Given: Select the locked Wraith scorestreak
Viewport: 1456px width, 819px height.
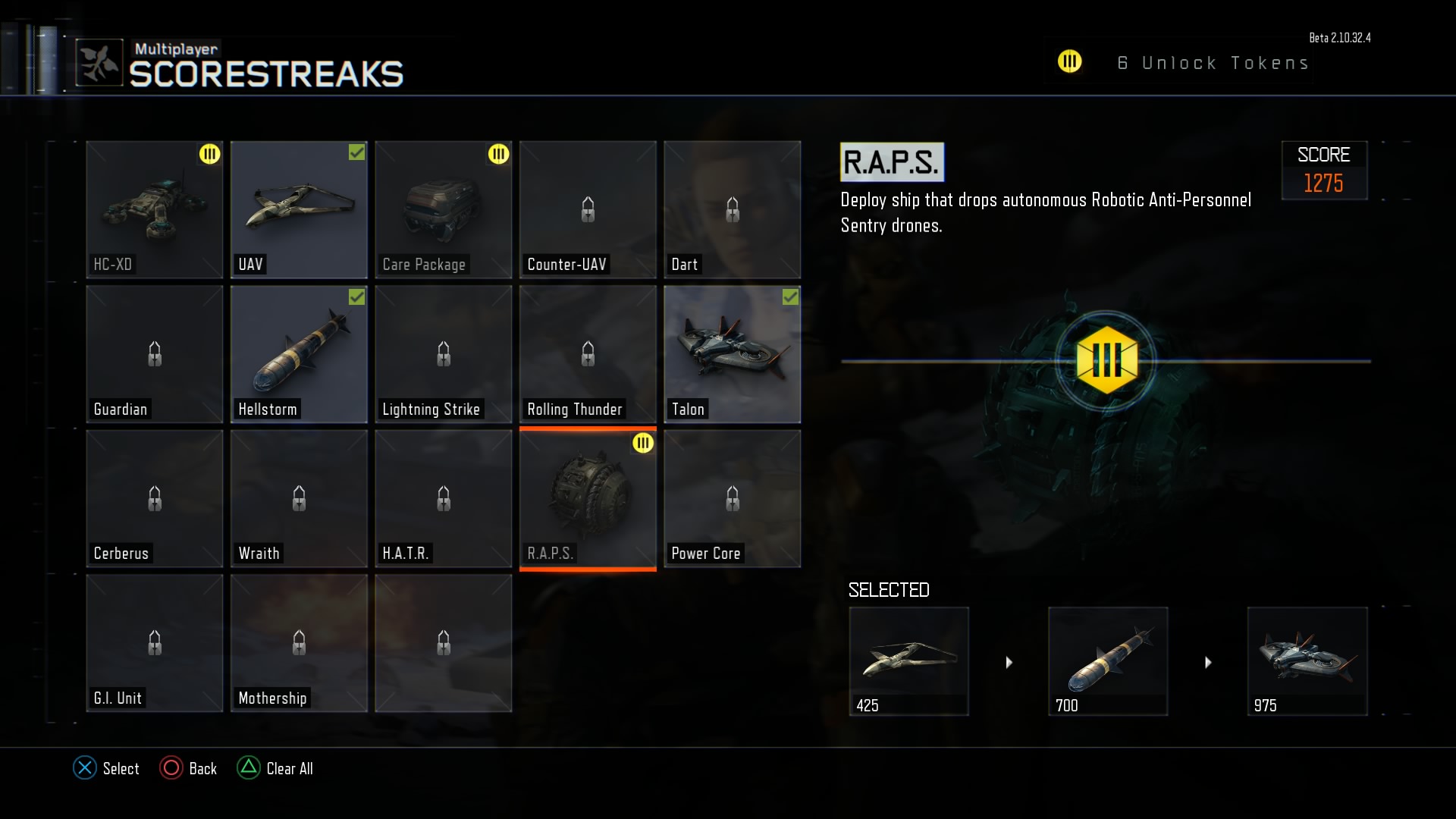Looking at the screenshot, I should 299,498.
